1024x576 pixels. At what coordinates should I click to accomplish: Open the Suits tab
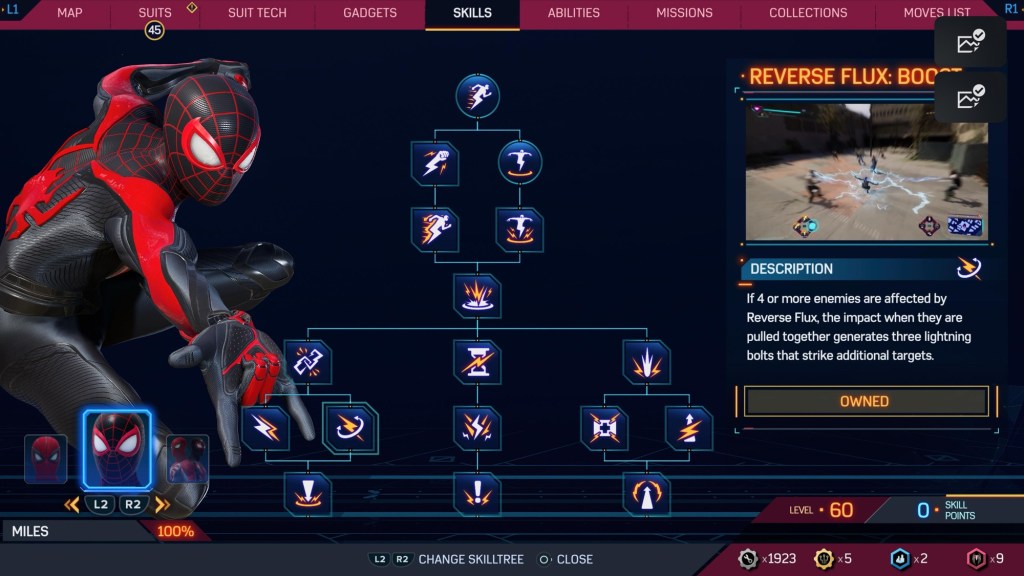pyautogui.click(x=155, y=13)
